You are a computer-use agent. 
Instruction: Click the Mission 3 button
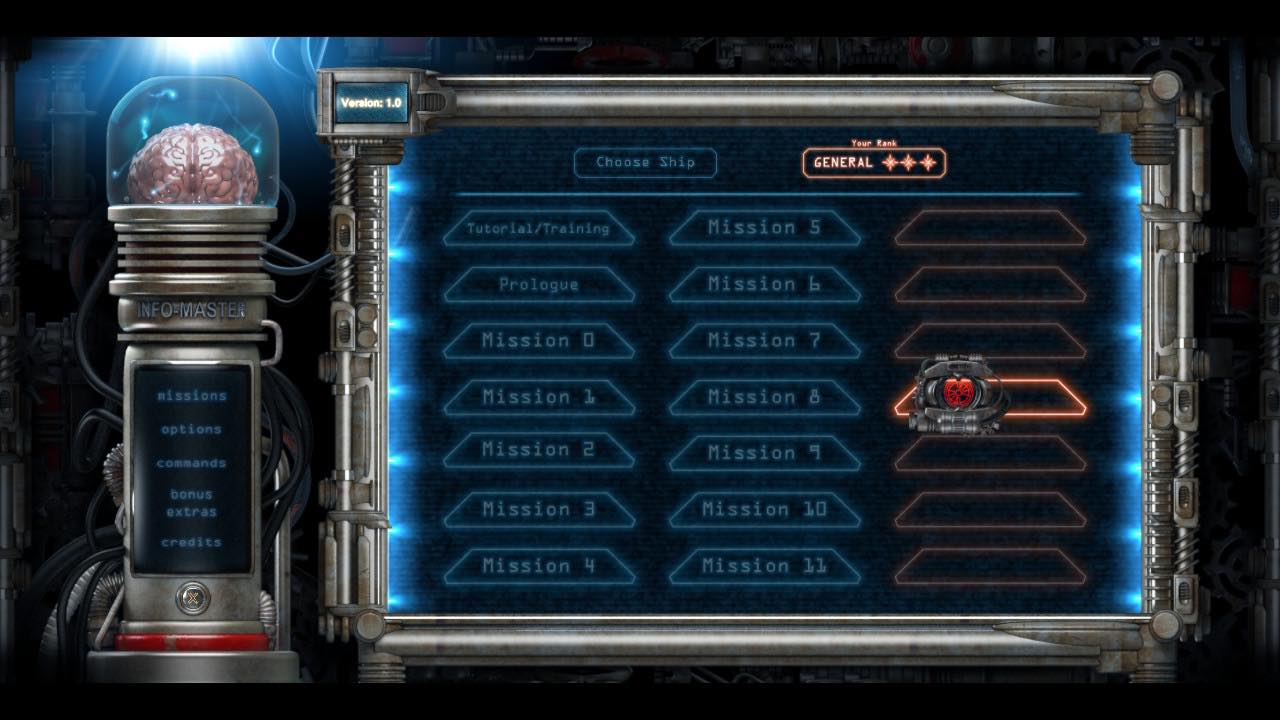pos(538,509)
